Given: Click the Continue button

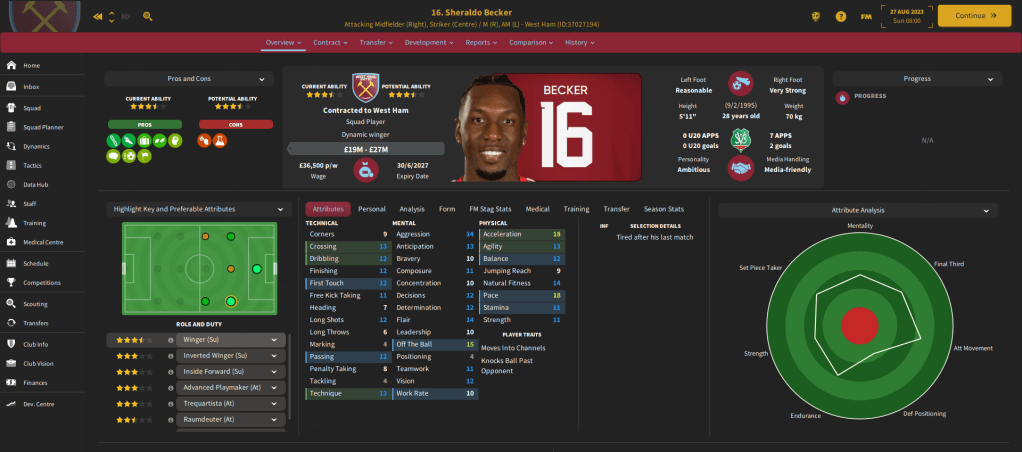Looking at the screenshot, I should [973, 16].
